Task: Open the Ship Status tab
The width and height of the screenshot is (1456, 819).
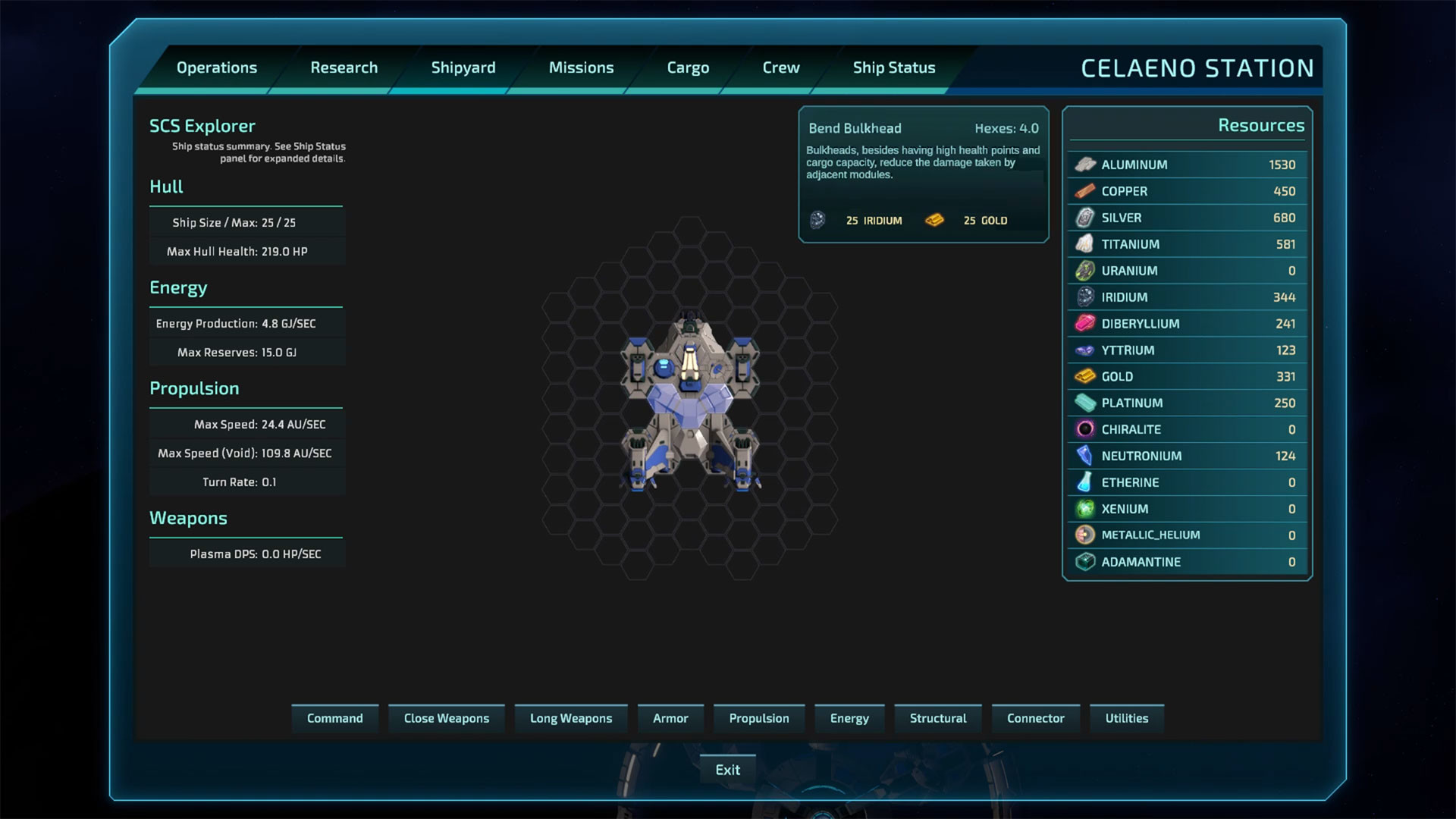Action: (x=894, y=67)
